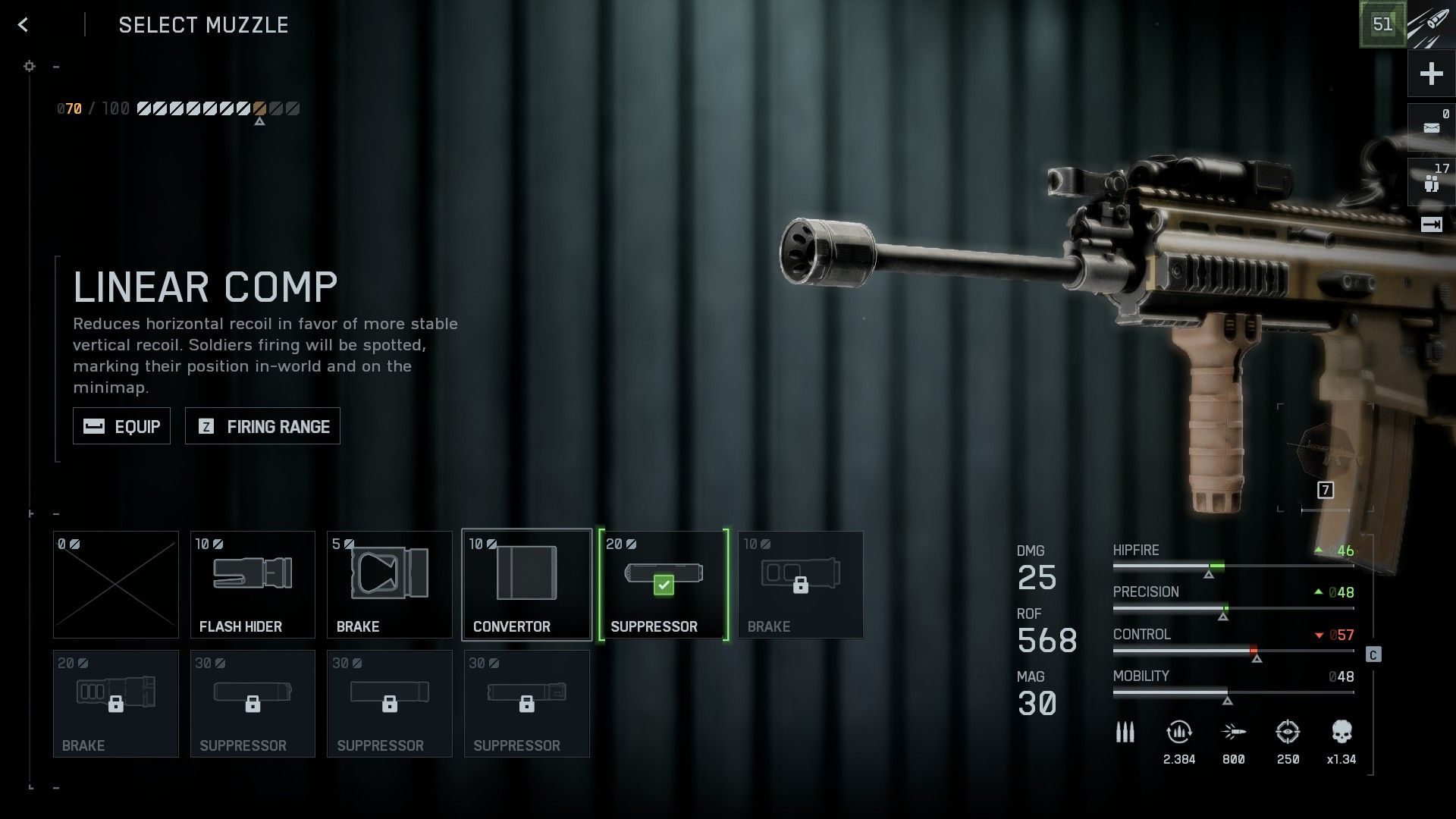
Task: Select the equipped Suppressor tile
Action: point(664,585)
